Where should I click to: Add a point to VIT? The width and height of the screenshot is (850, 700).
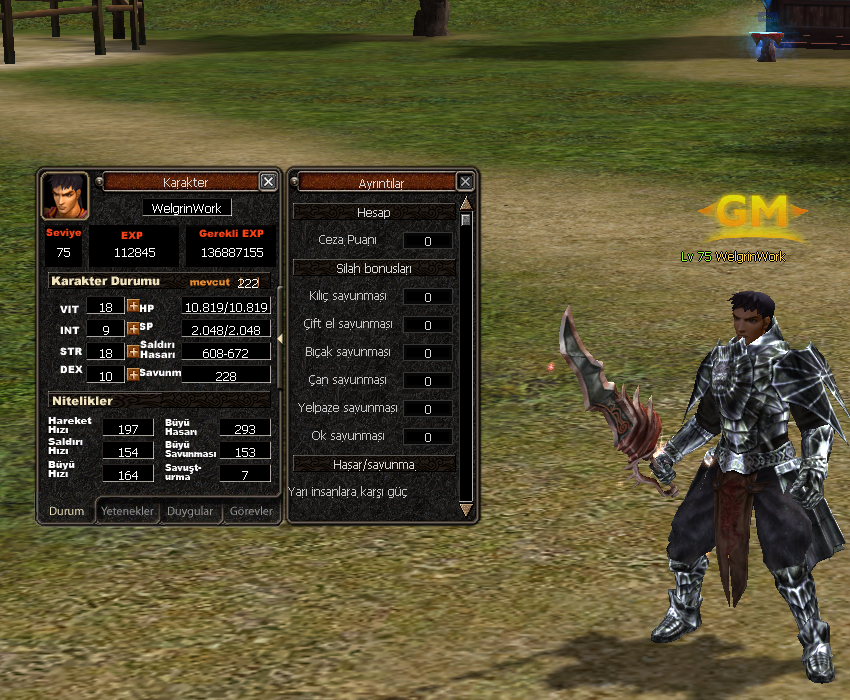133,306
